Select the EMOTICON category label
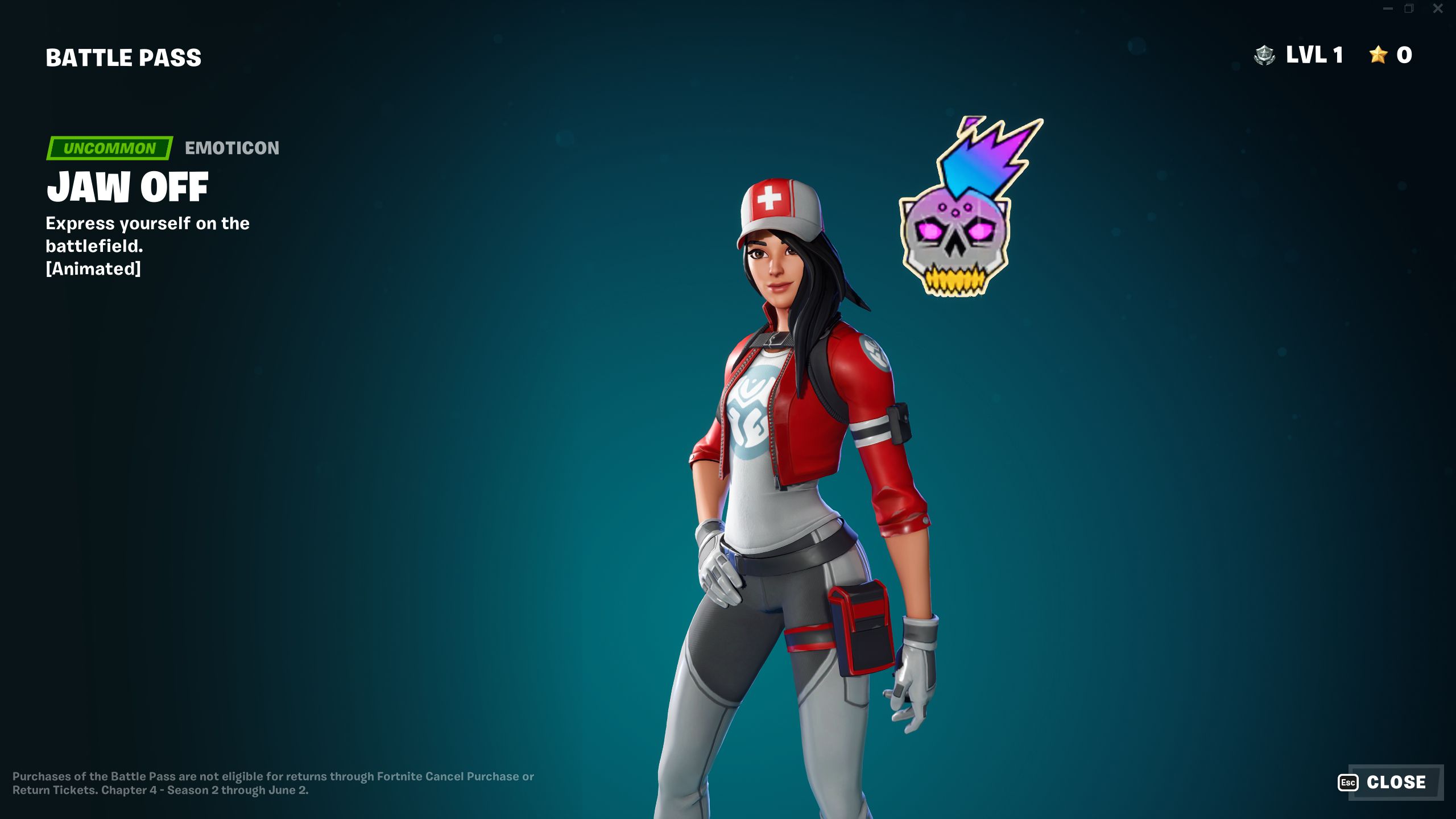Viewport: 1456px width, 819px height. (231, 149)
